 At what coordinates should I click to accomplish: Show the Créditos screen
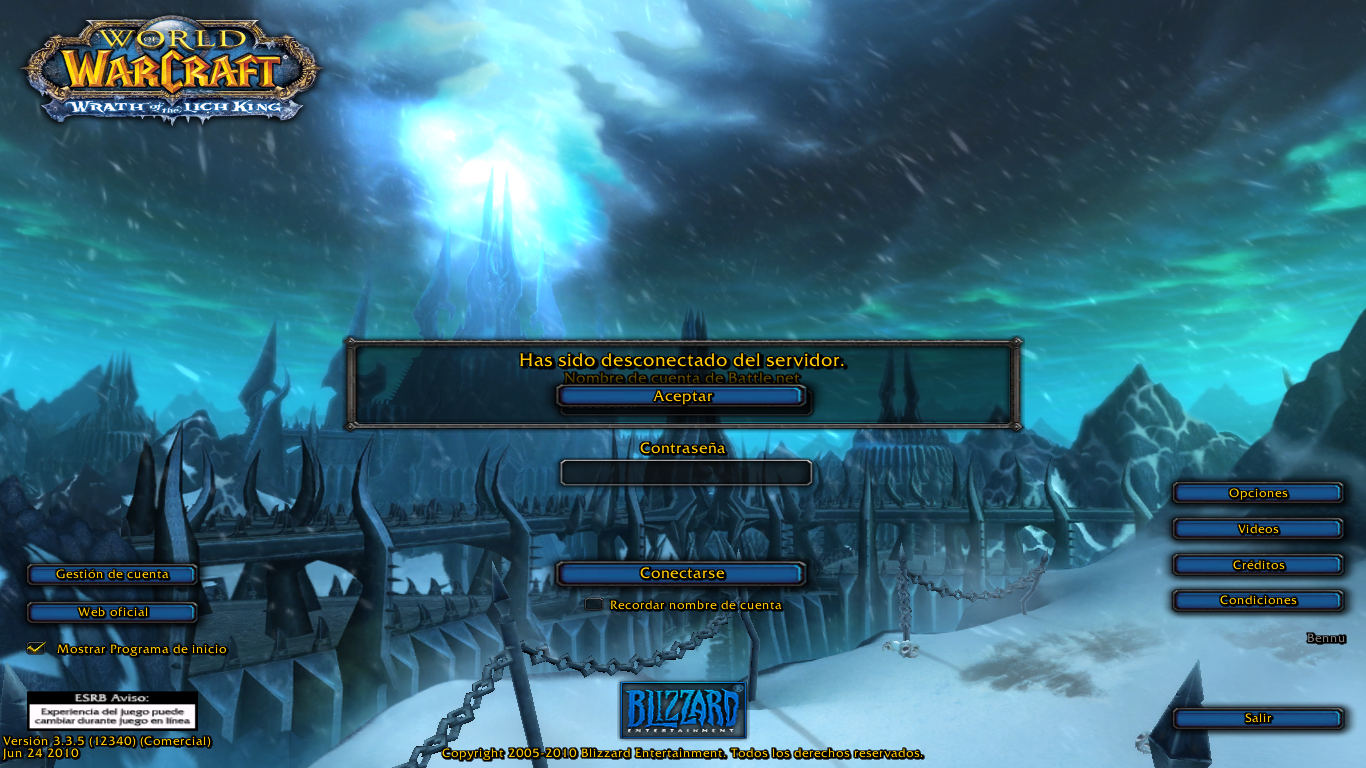coord(1257,565)
